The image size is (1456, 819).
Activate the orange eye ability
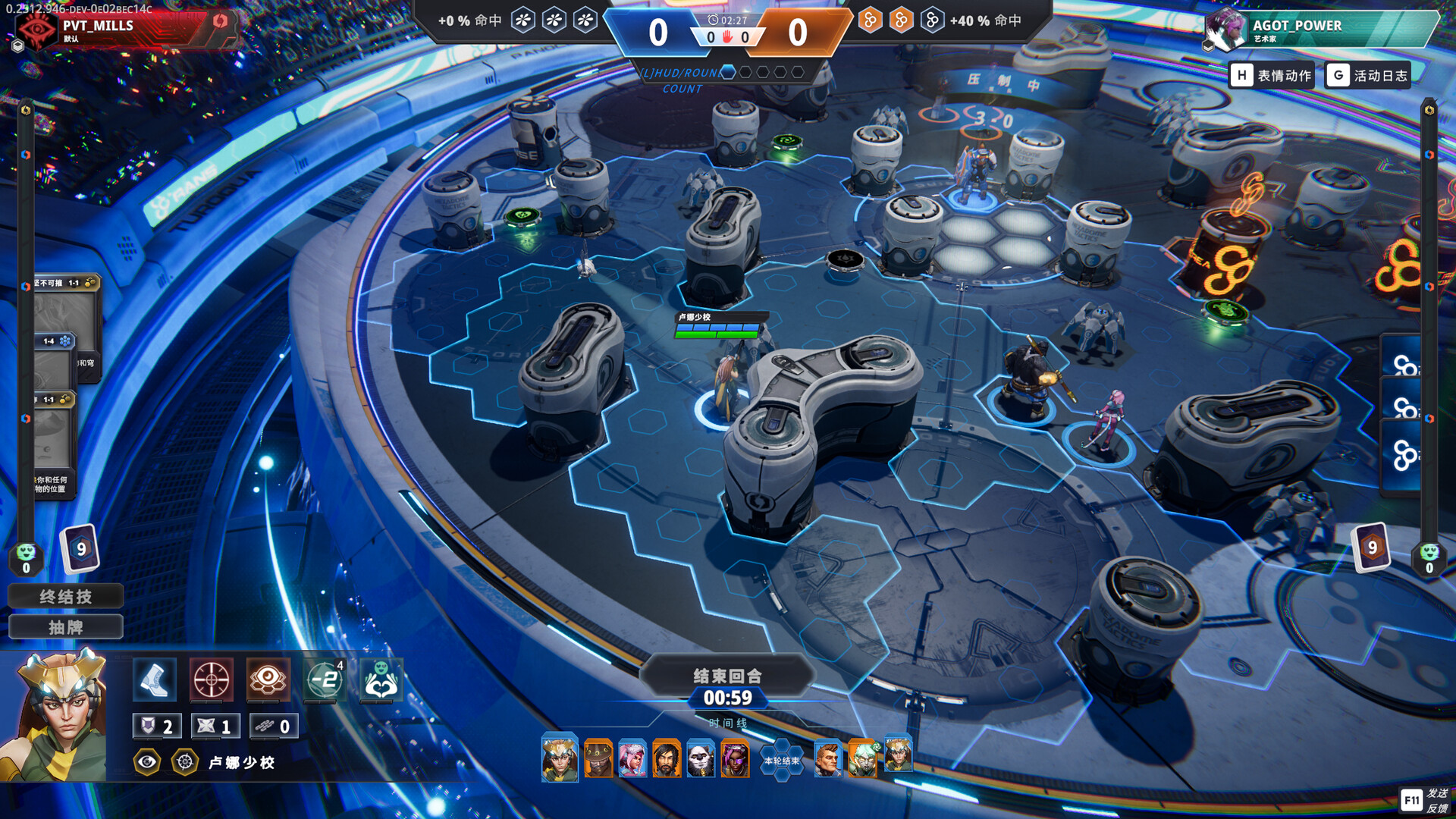pos(268,679)
